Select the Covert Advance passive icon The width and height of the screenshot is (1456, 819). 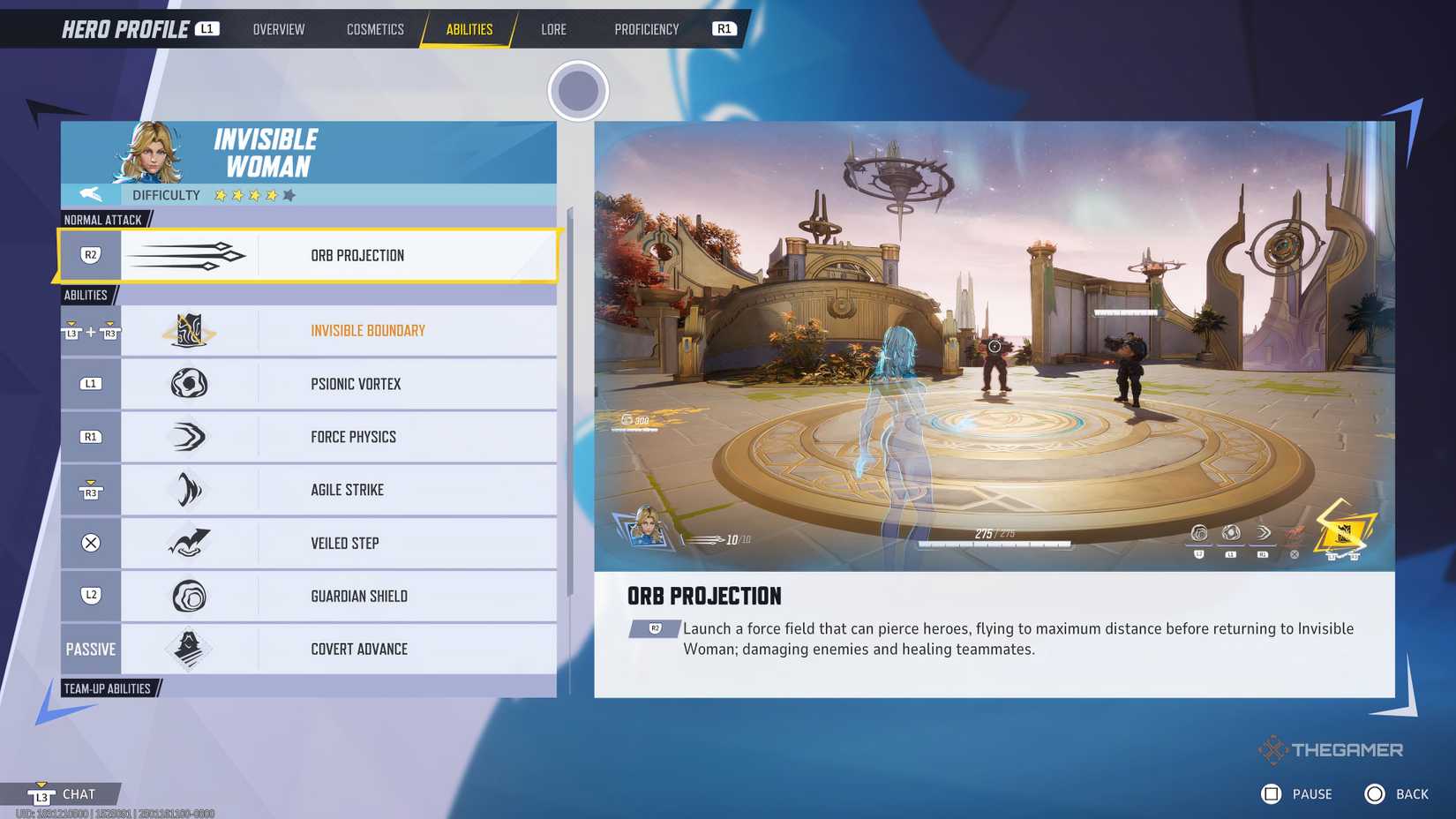pos(191,649)
